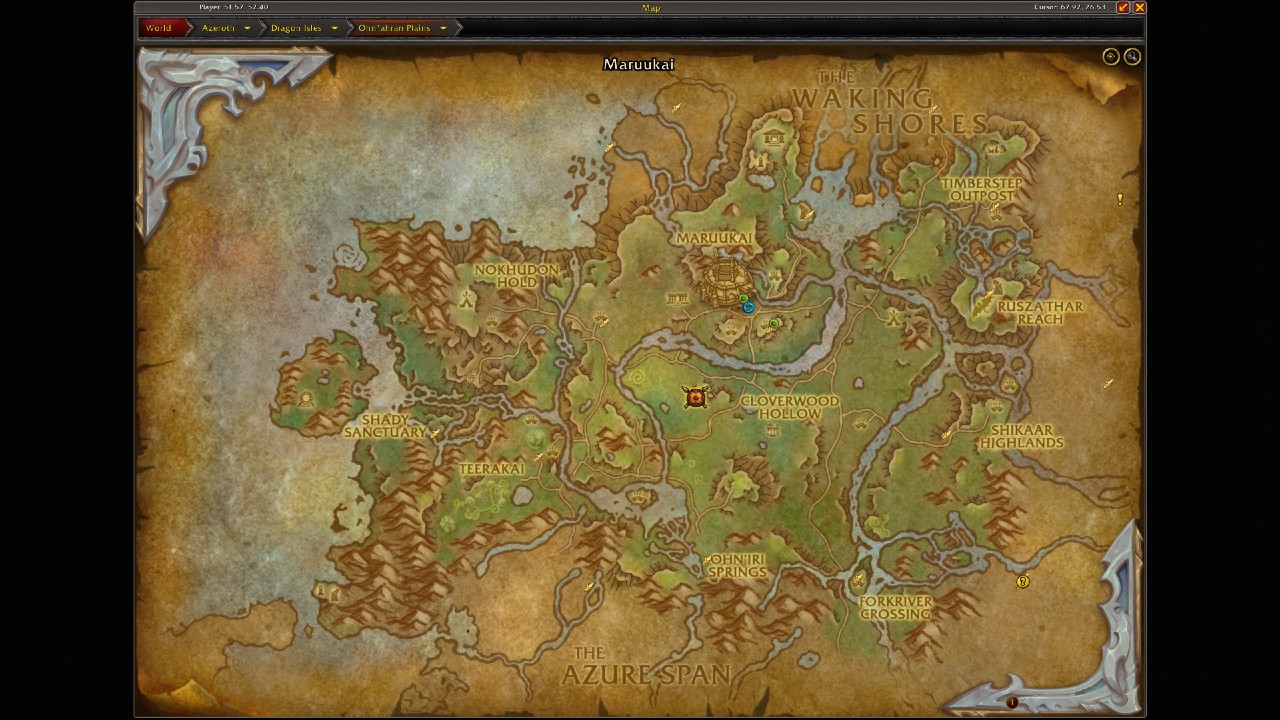Click the Grand Hunt crosshair icon near Cloverwood Hollow
This screenshot has width=1280, height=720.
[695, 397]
